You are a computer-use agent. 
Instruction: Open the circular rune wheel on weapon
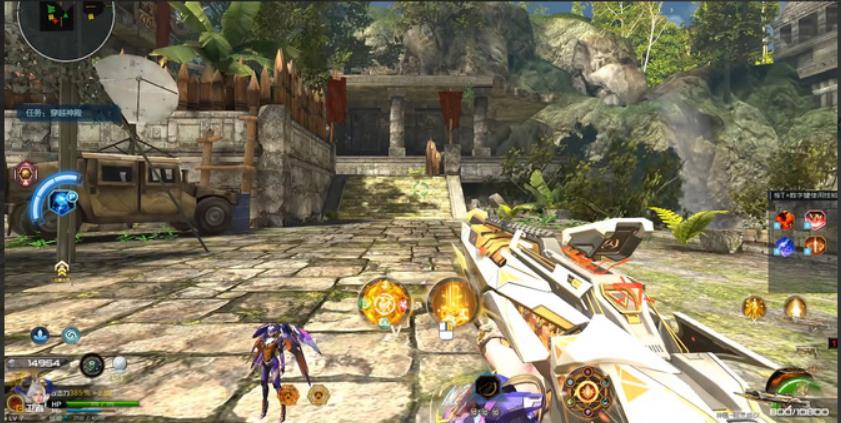(x=587, y=389)
